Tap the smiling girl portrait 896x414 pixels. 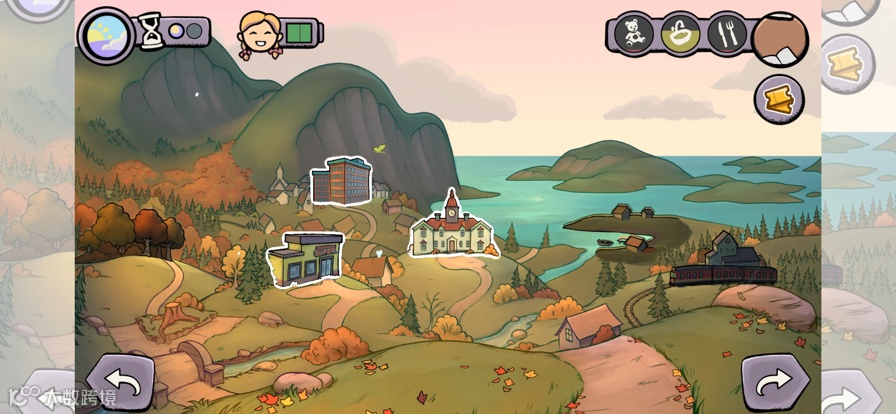click(x=257, y=35)
